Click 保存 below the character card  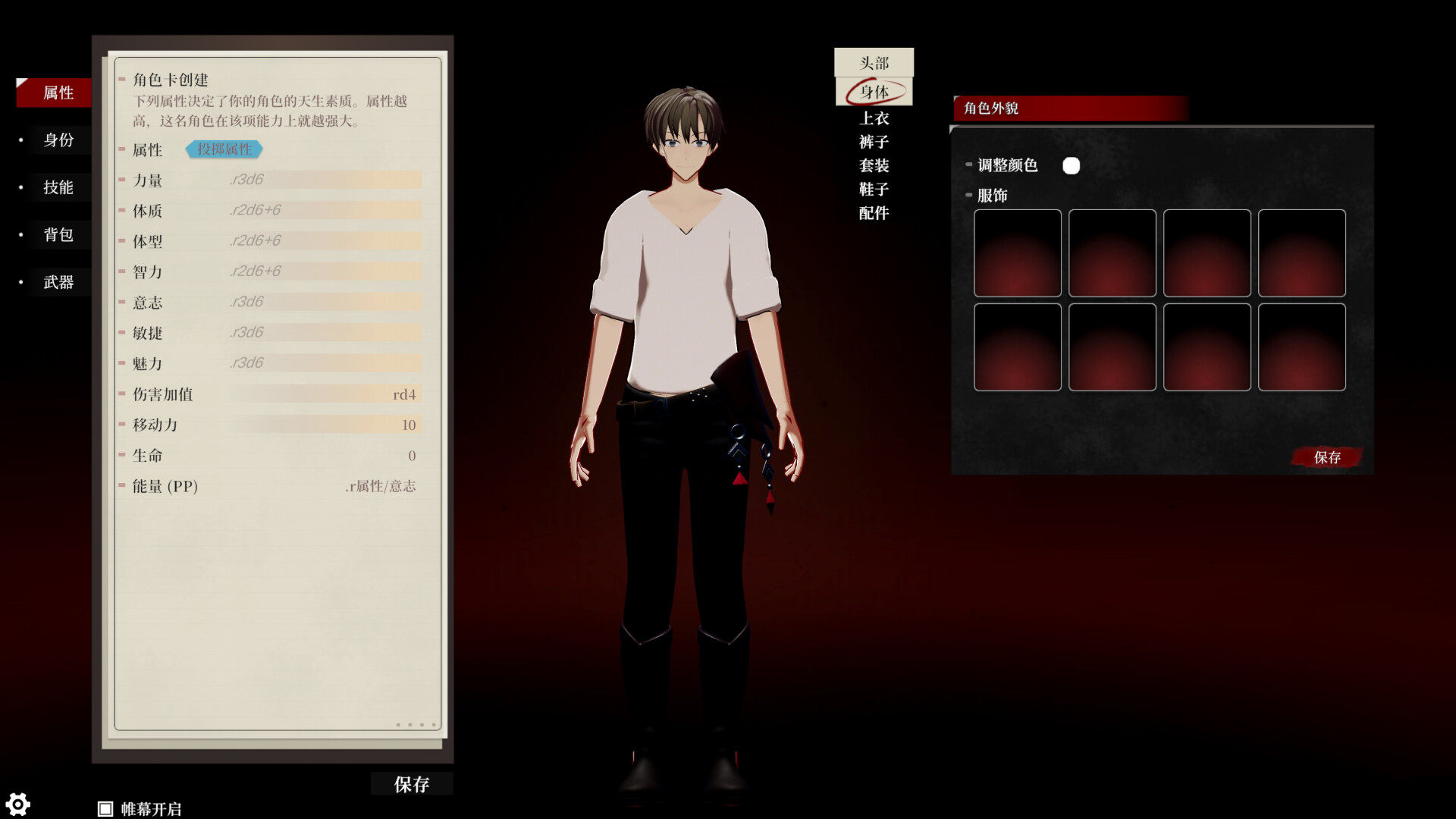[x=411, y=784]
